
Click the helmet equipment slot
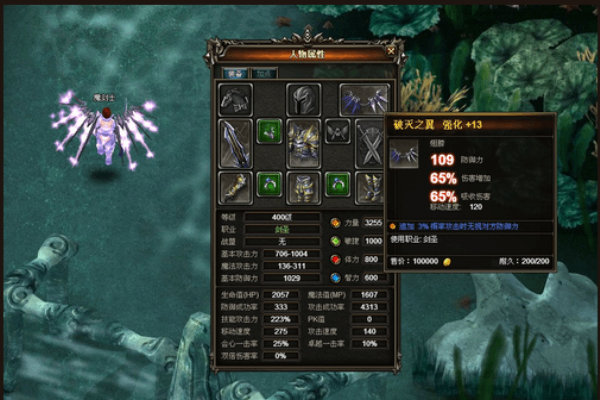pos(303,101)
